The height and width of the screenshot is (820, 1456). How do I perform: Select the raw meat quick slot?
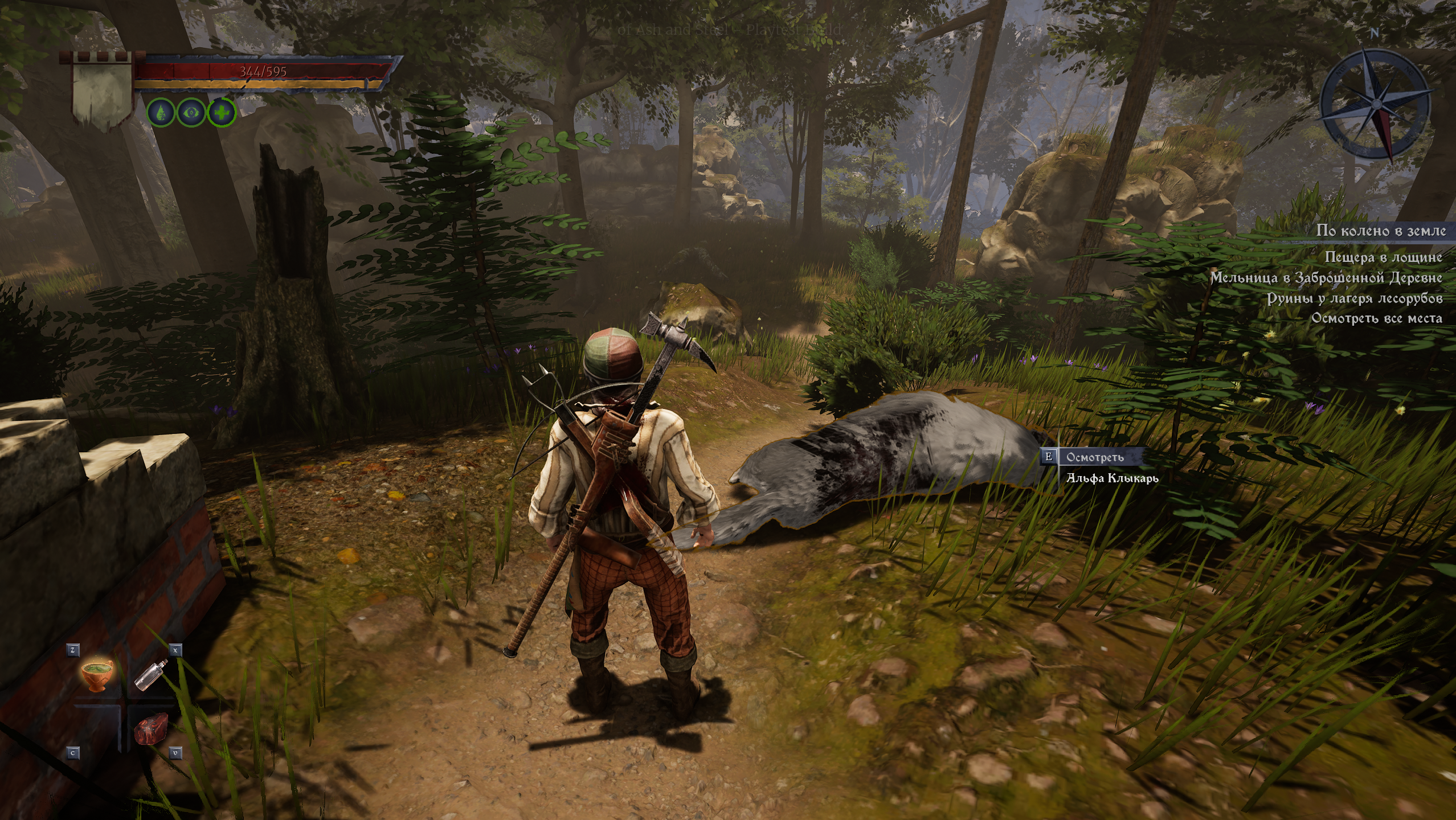tap(152, 729)
